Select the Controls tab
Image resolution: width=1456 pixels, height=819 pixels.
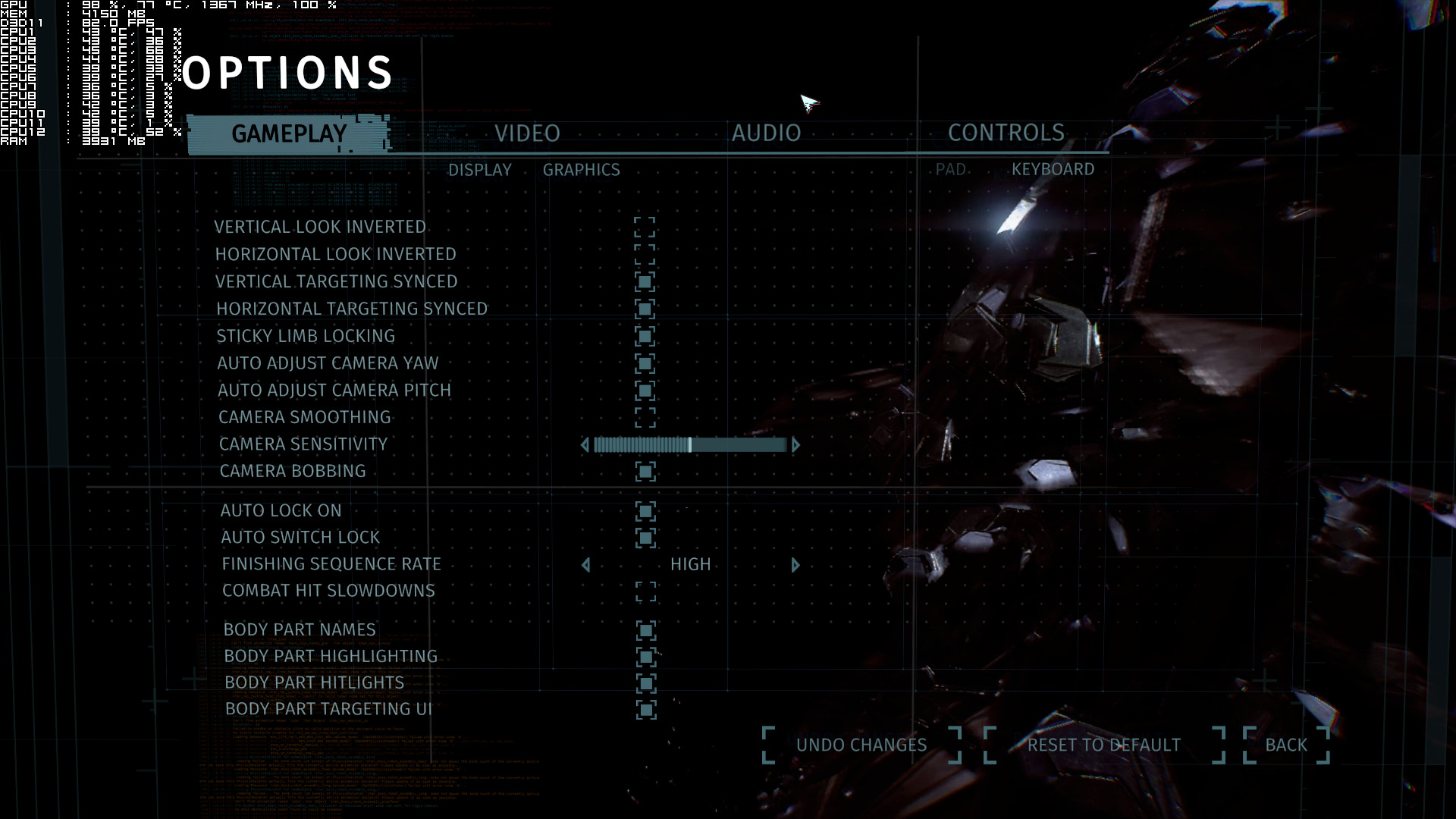click(x=1006, y=133)
